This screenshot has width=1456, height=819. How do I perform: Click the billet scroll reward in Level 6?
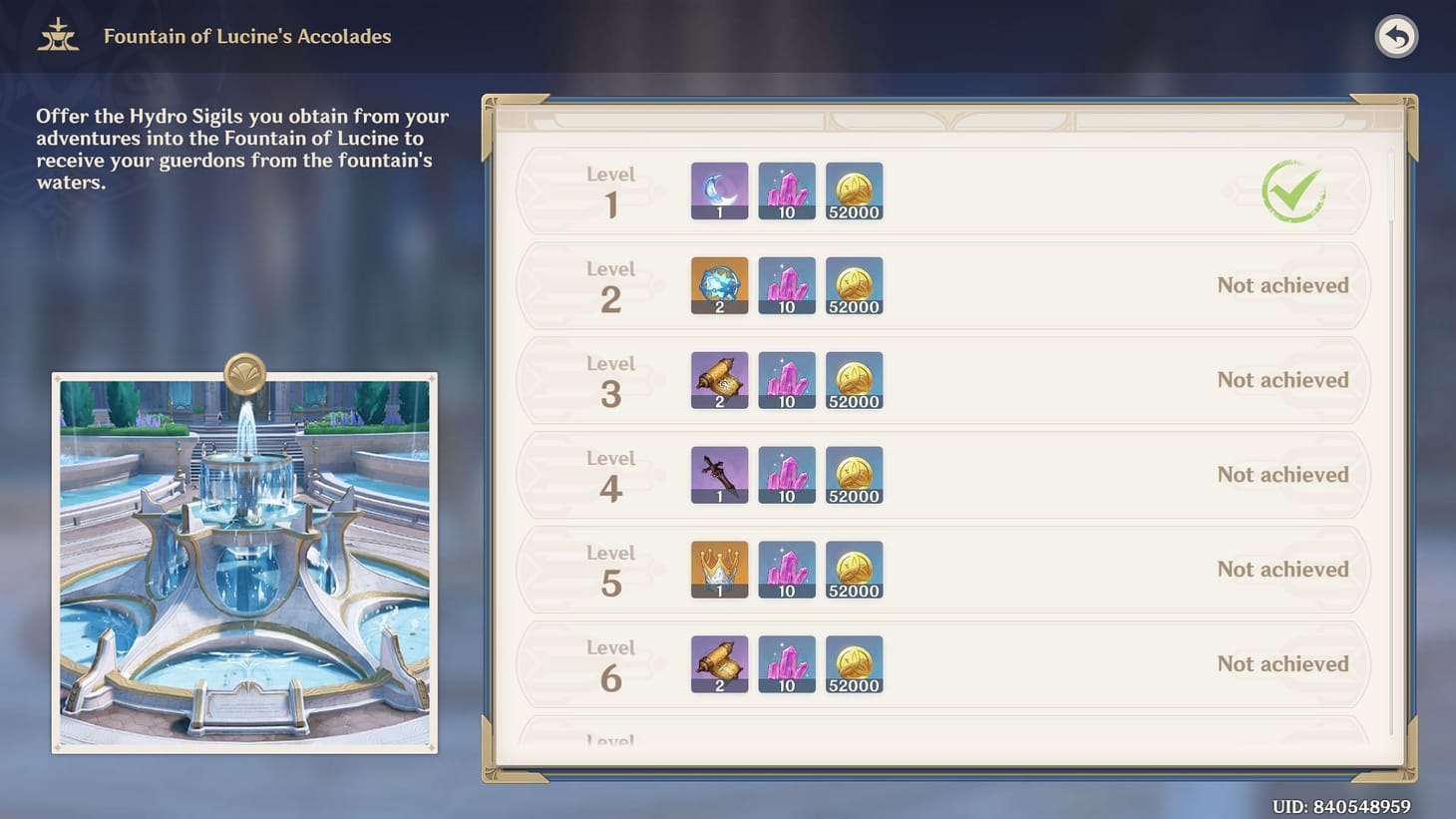point(719,663)
